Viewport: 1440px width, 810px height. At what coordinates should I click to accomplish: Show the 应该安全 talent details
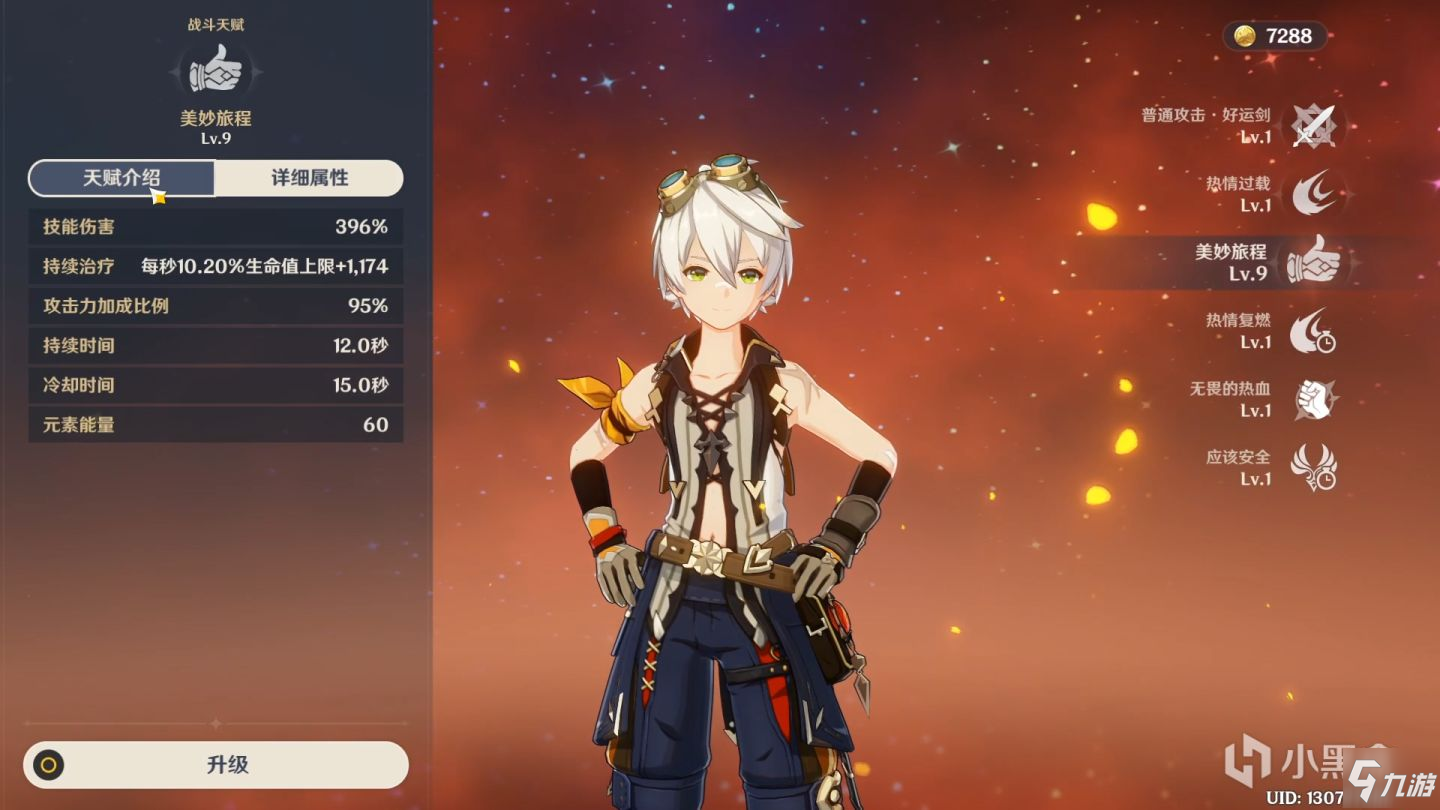coord(1313,467)
